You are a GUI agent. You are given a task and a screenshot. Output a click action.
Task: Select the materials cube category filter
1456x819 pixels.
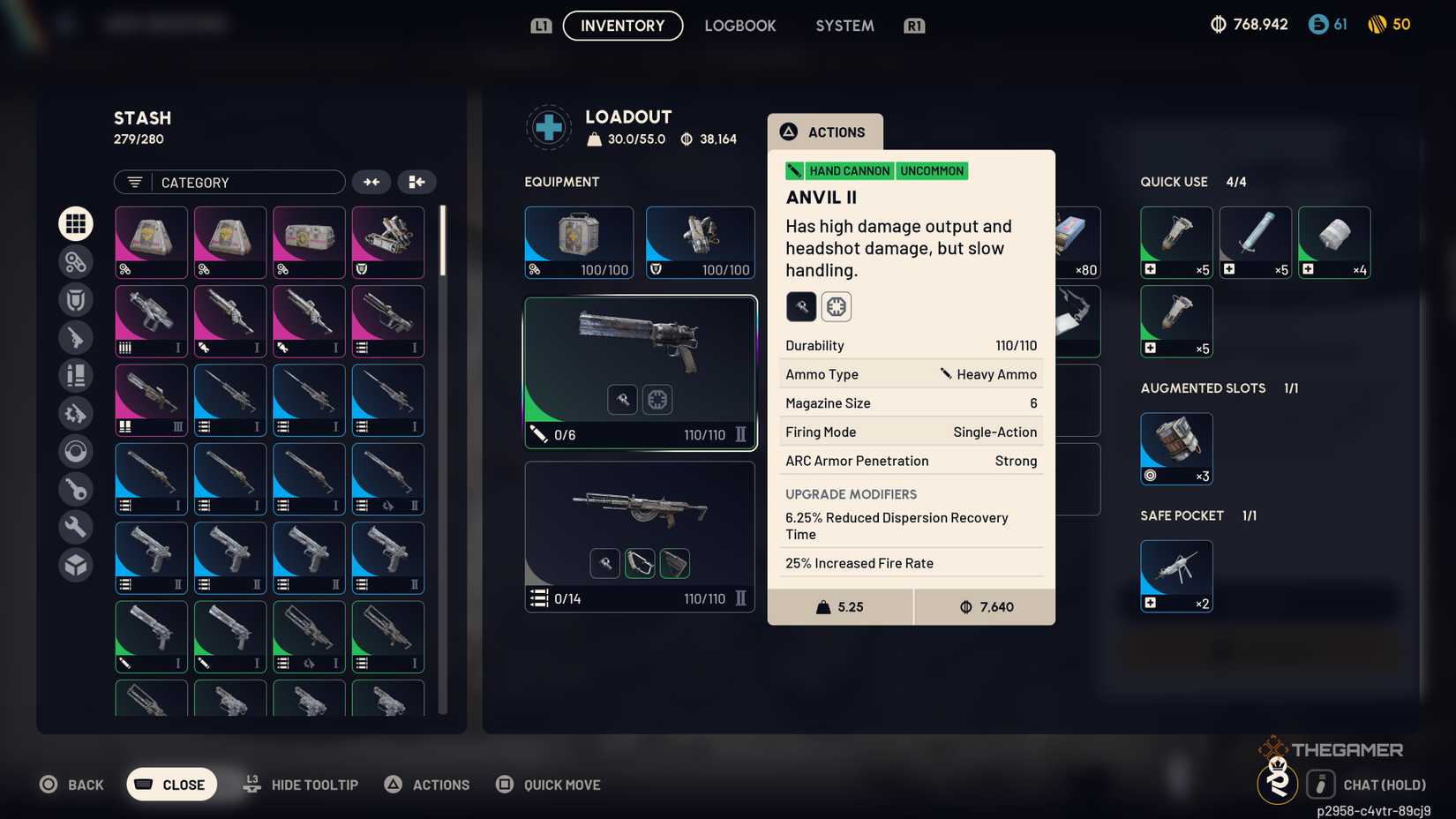[76, 564]
